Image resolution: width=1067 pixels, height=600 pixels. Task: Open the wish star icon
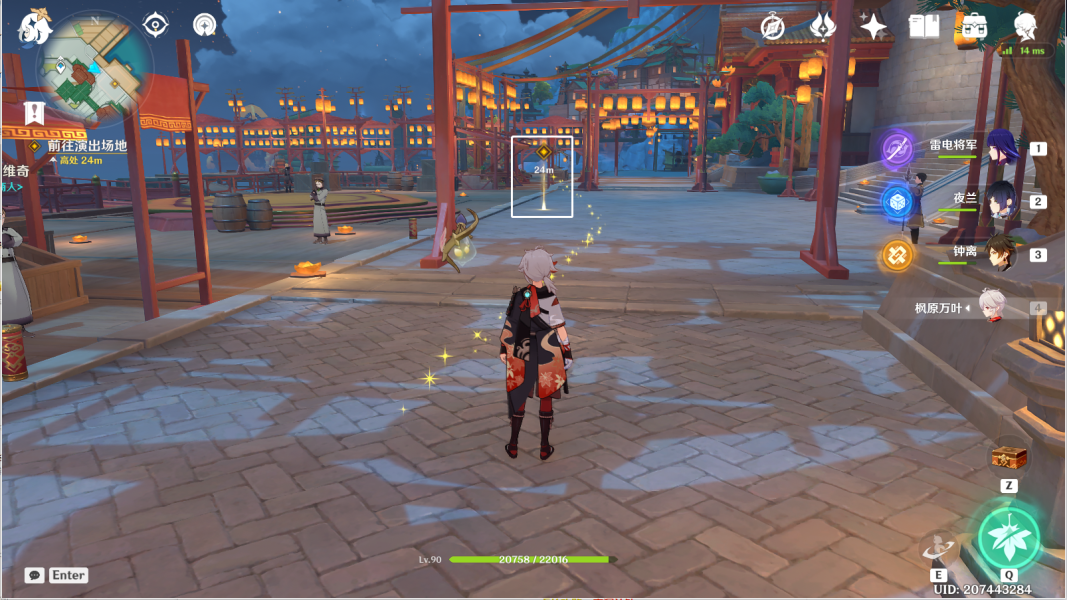click(873, 27)
